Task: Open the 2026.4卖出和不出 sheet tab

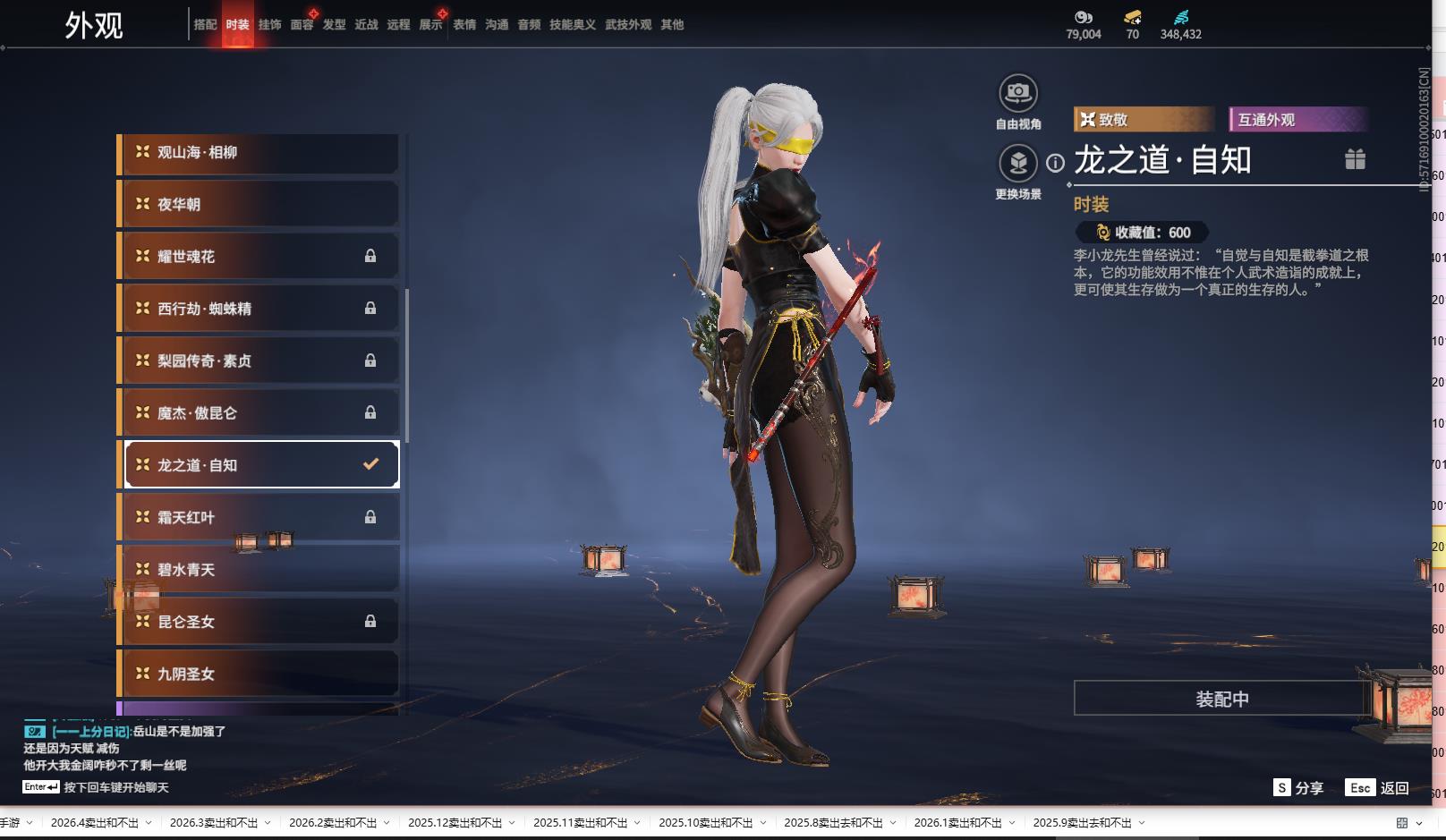Action: (95, 823)
